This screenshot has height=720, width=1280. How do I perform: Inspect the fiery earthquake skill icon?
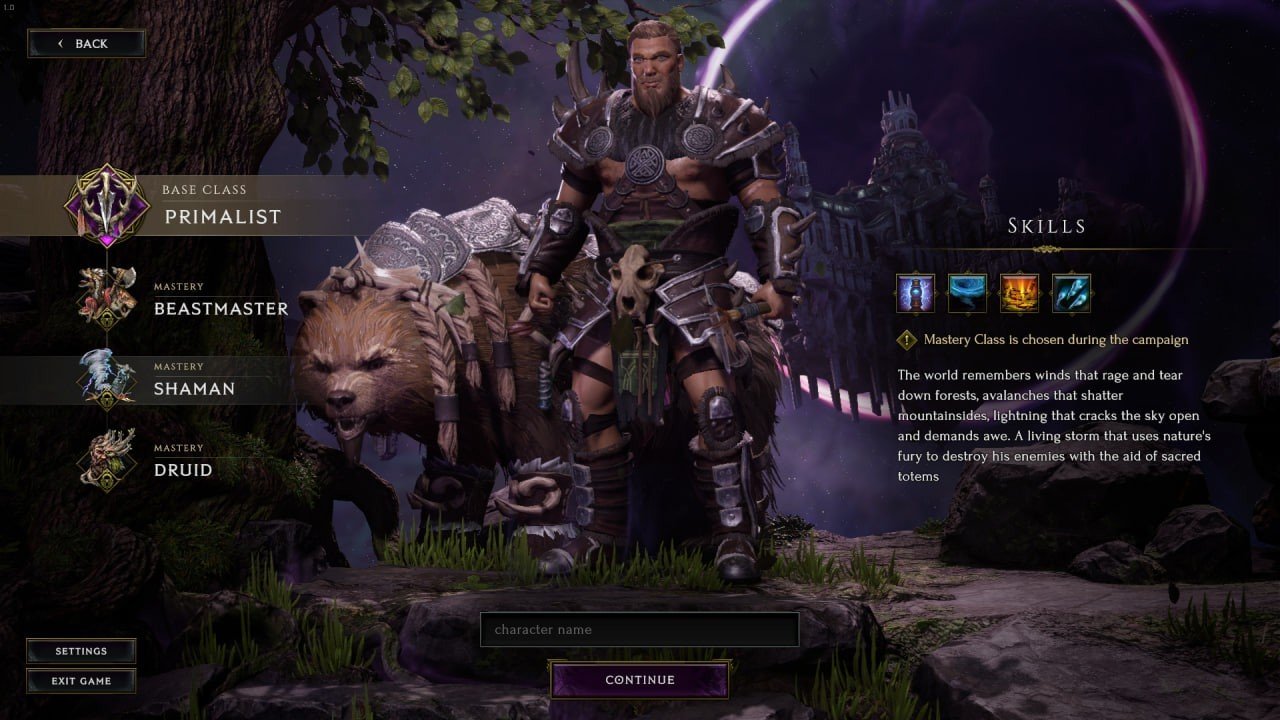pyautogui.click(x=1019, y=293)
